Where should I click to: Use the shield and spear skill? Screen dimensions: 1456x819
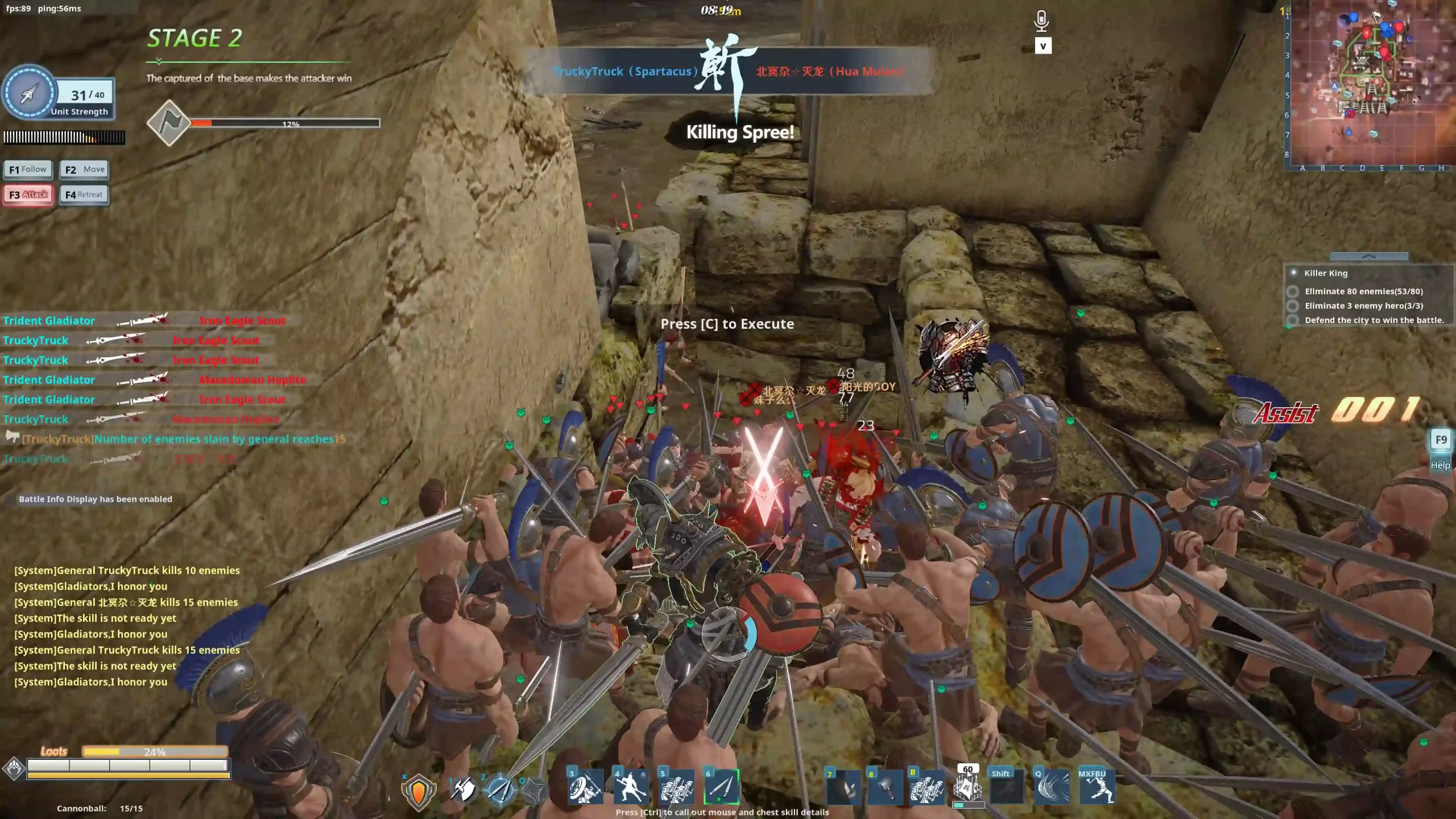click(585, 787)
